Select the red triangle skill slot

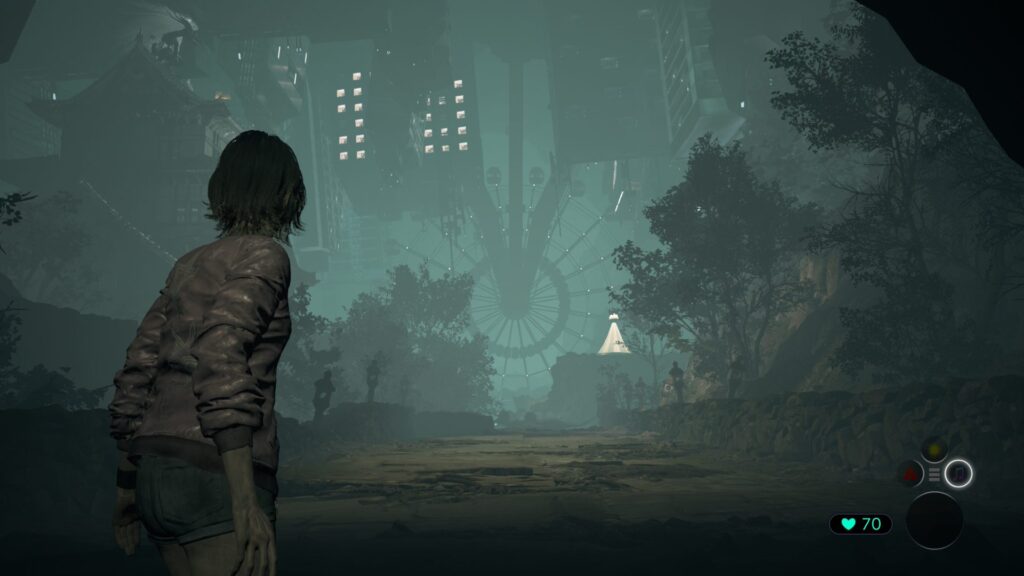[911, 474]
